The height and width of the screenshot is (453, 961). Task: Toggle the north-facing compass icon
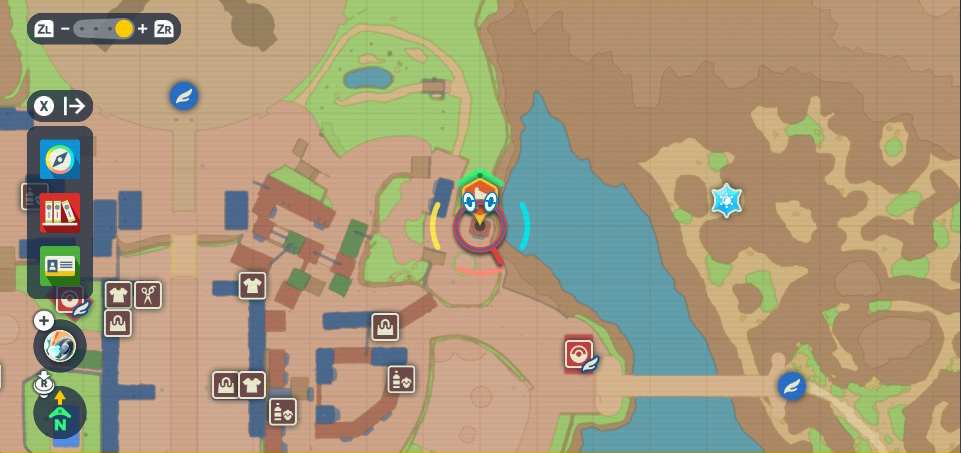coord(60,413)
